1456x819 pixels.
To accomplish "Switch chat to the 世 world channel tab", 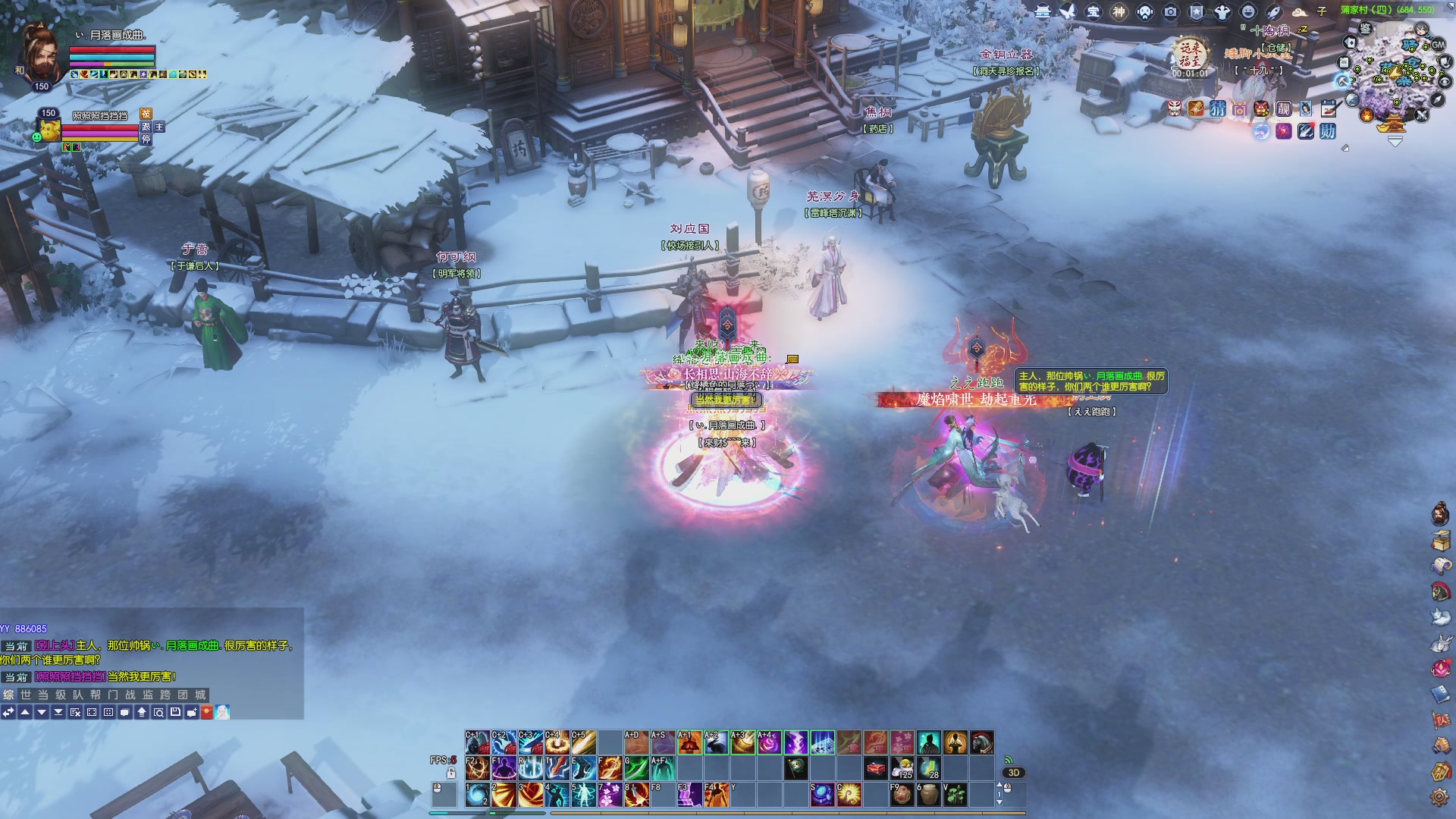I will 26,695.
